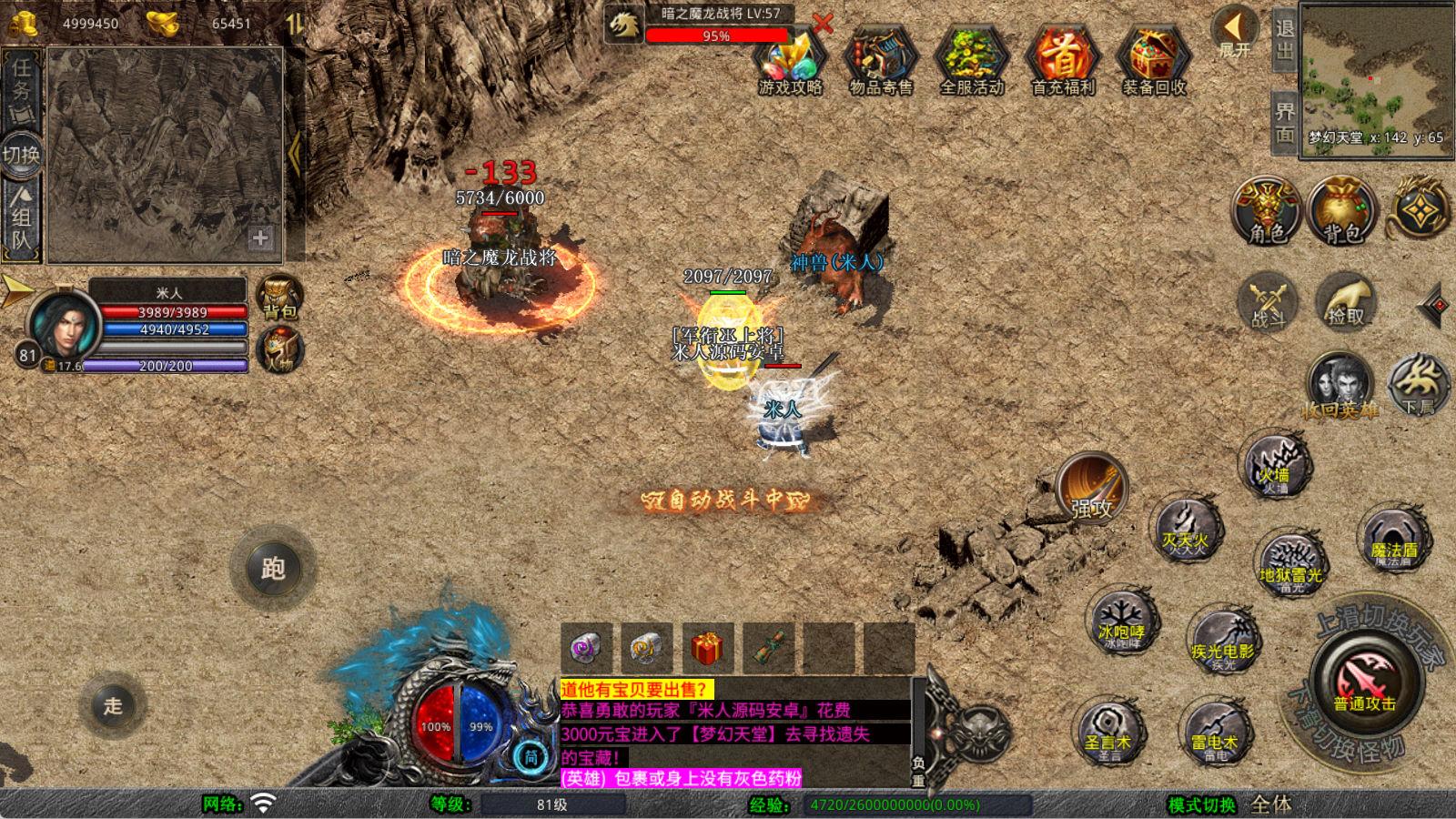Viewport: 1456px width, 819px height.
Task: Open the 角色 character sheet
Action: click(1267, 211)
